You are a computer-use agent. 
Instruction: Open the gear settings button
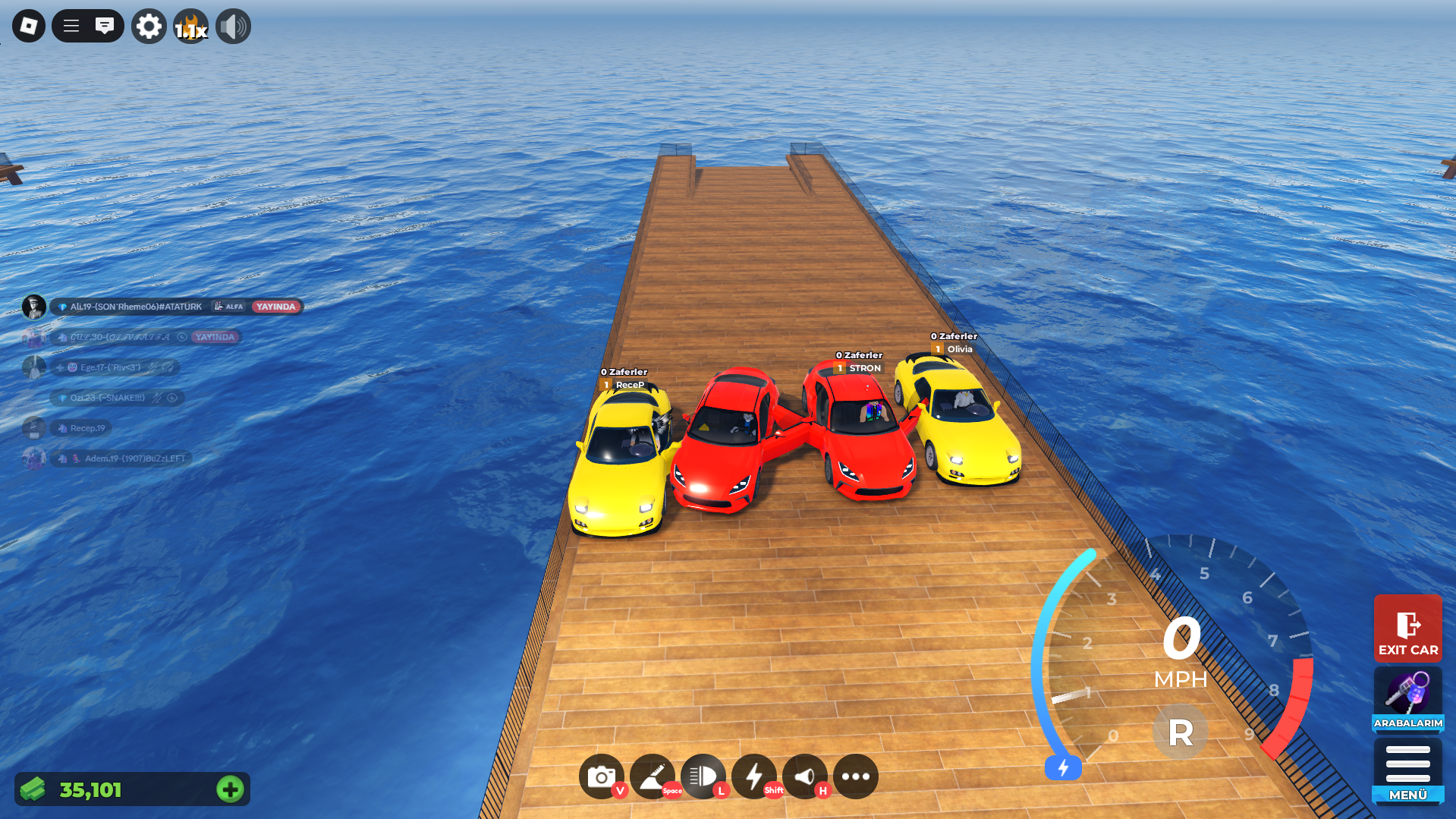[x=149, y=27]
